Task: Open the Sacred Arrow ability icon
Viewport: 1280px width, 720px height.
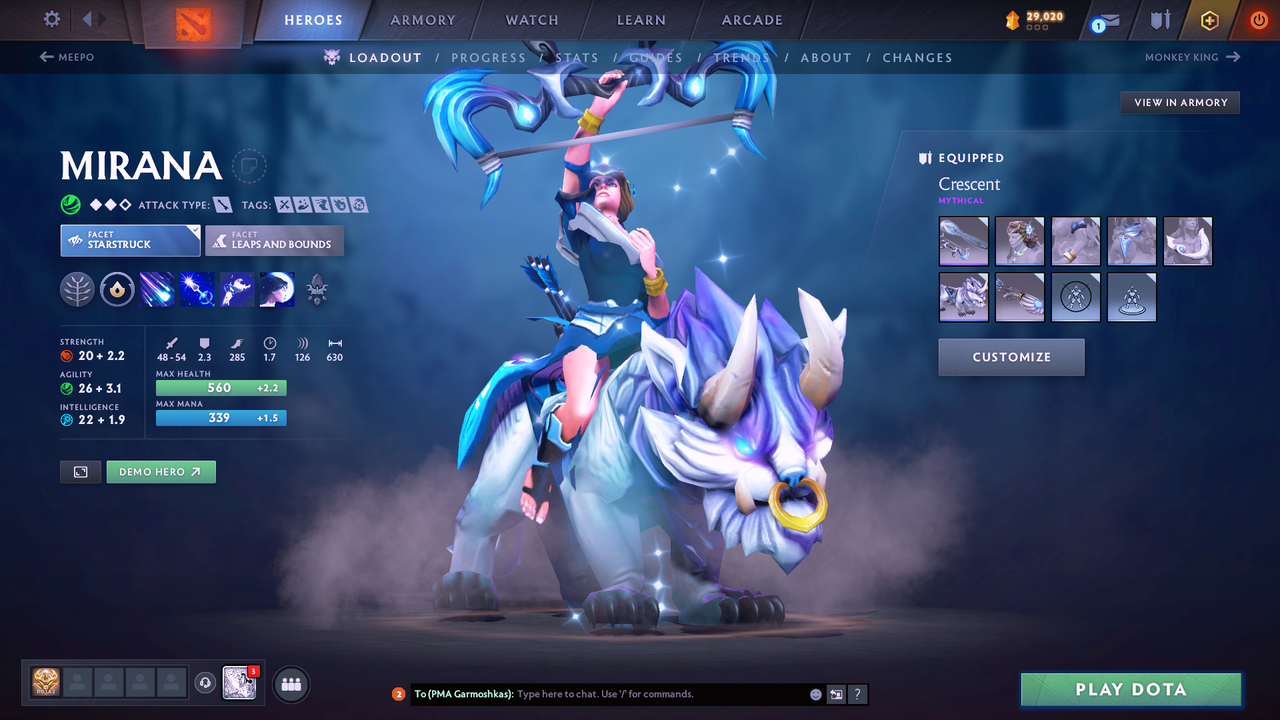Action: pos(197,289)
